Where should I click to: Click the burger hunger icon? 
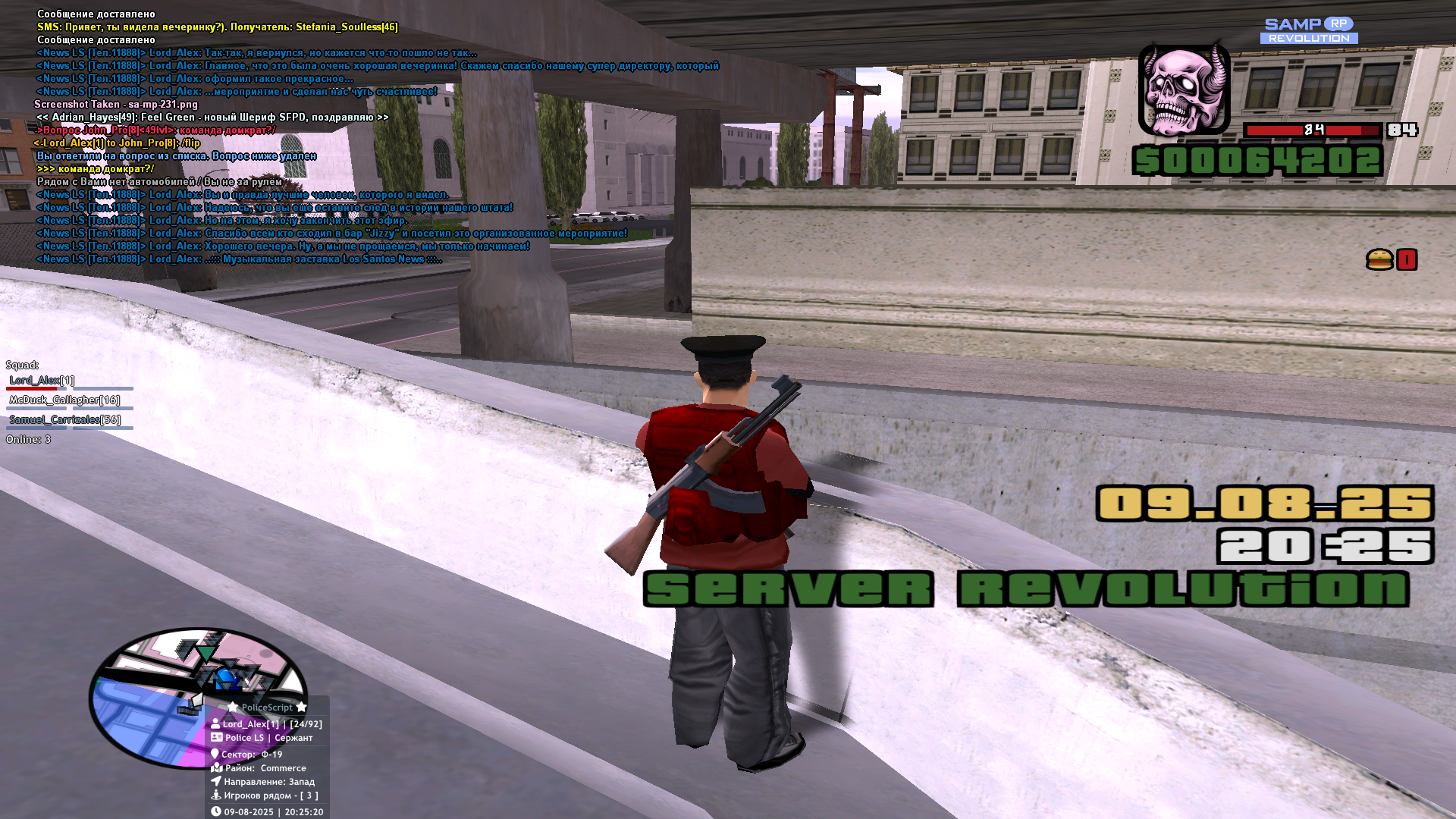[1379, 260]
